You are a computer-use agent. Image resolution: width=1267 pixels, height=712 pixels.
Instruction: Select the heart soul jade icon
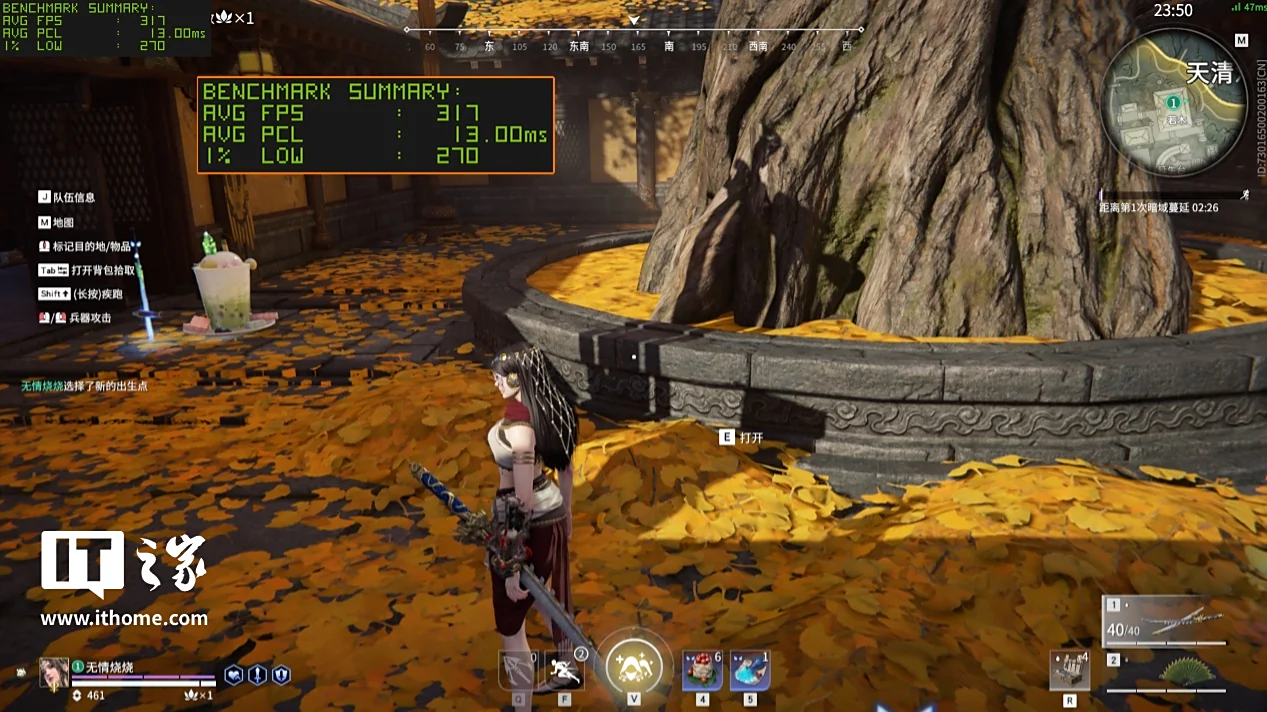[233, 675]
